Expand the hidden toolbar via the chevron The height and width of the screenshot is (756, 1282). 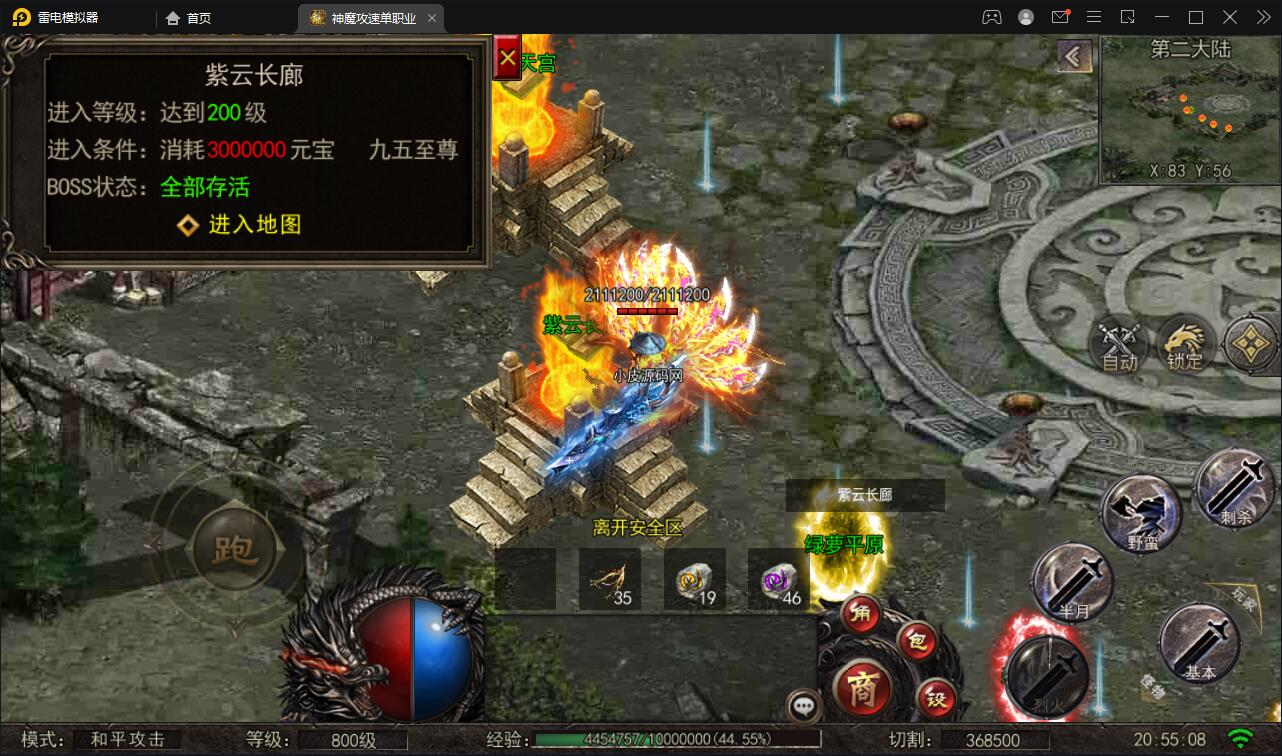[x=1262, y=17]
